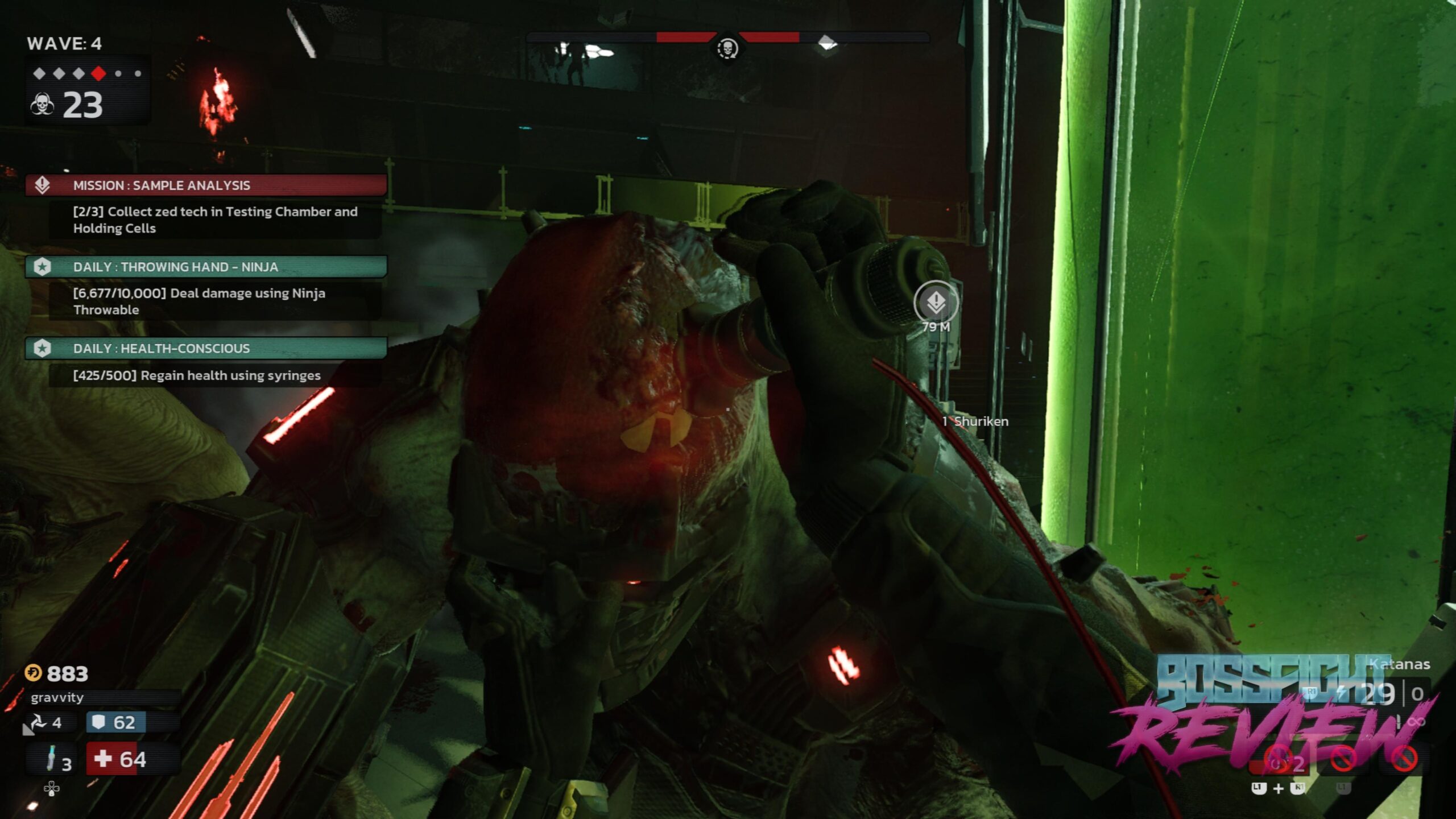Select the white diamond marker on the compass
The width and height of the screenshot is (1456, 819).
pyautogui.click(x=827, y=42)
